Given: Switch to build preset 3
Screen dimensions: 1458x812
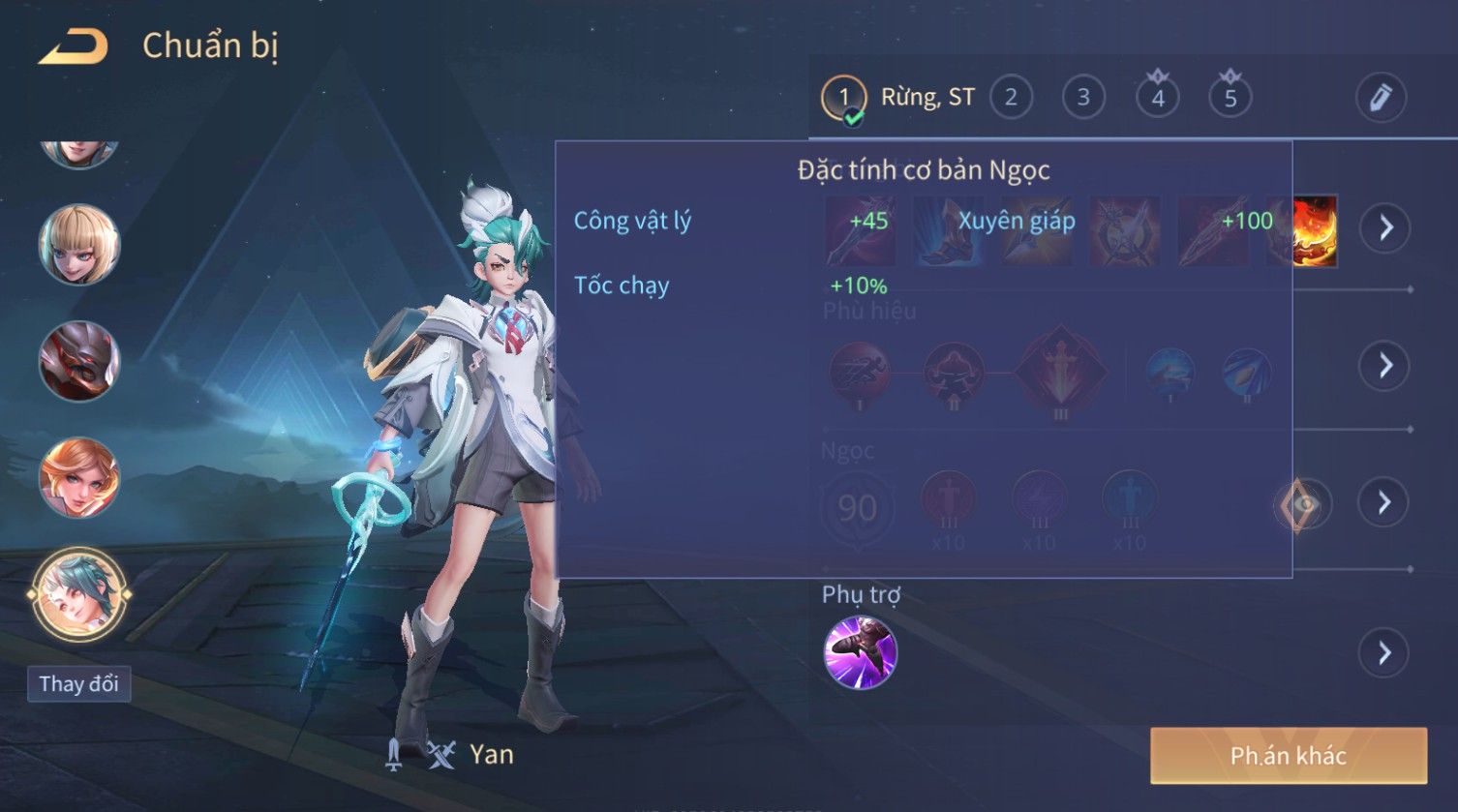Looking at the screenshot, I should click(x=1083, y=98).
